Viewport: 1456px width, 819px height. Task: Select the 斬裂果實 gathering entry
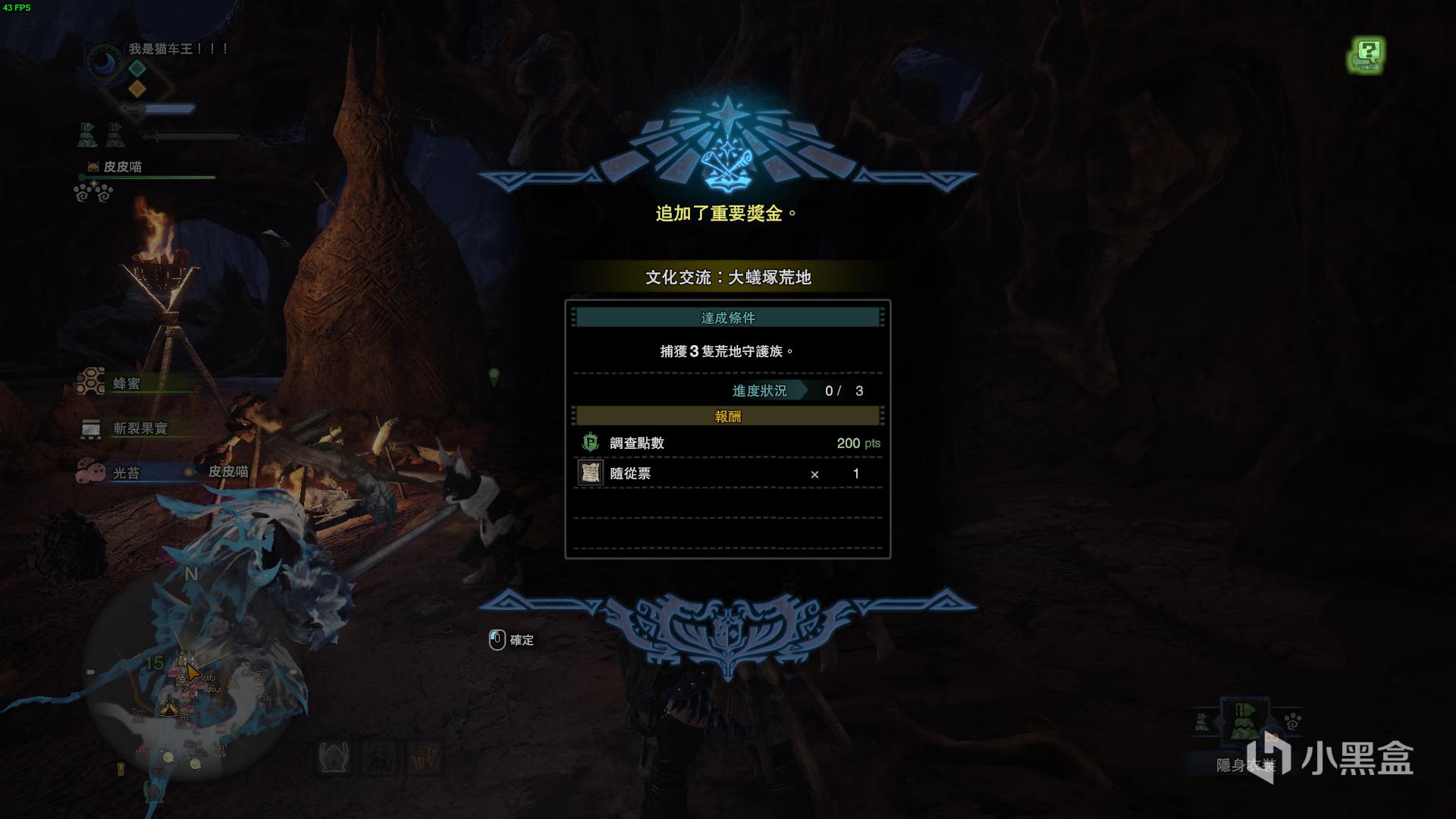click(x=139, y=428)
